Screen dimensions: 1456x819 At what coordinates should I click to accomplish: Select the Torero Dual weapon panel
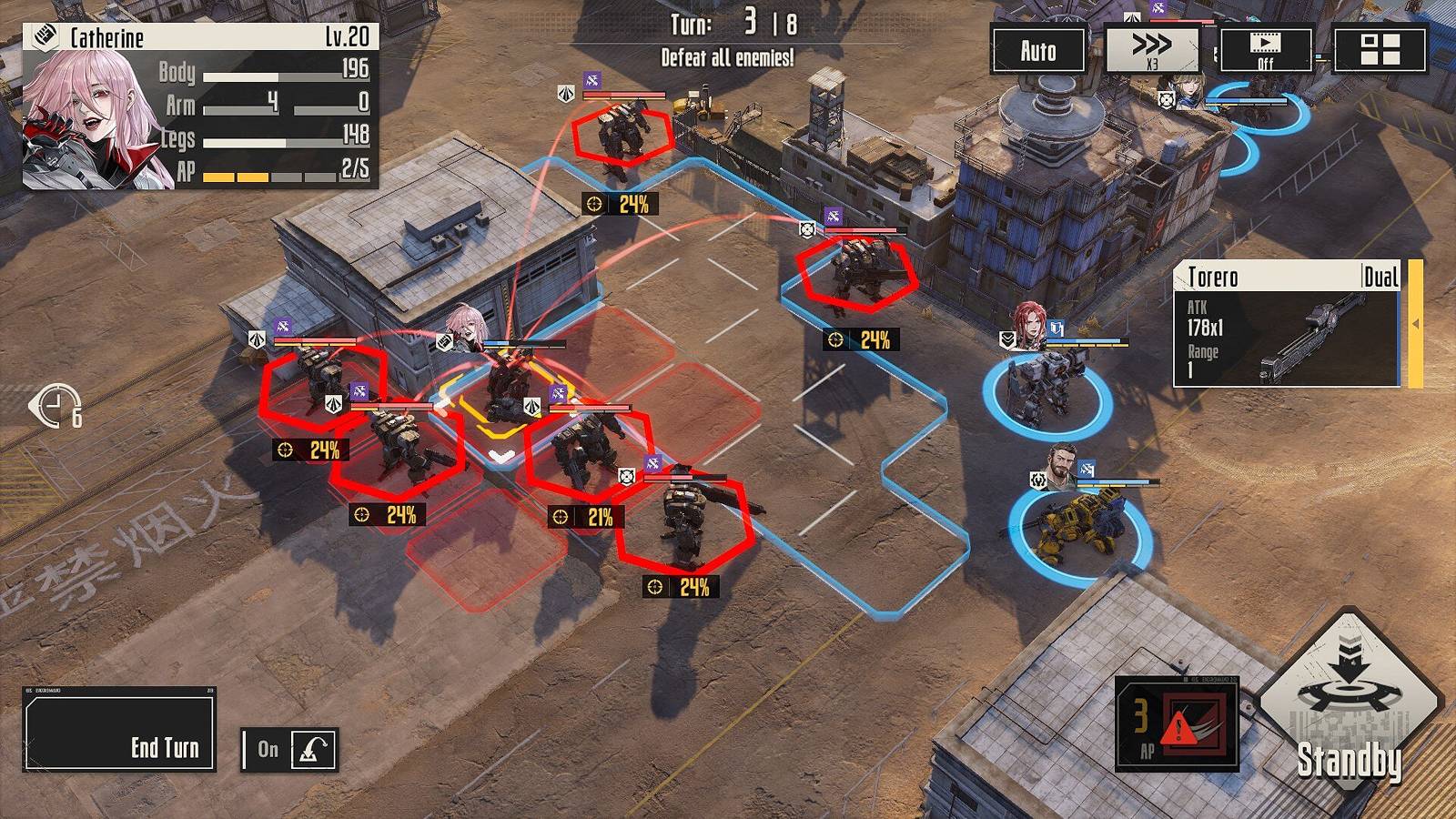[x=1287, y=325]
